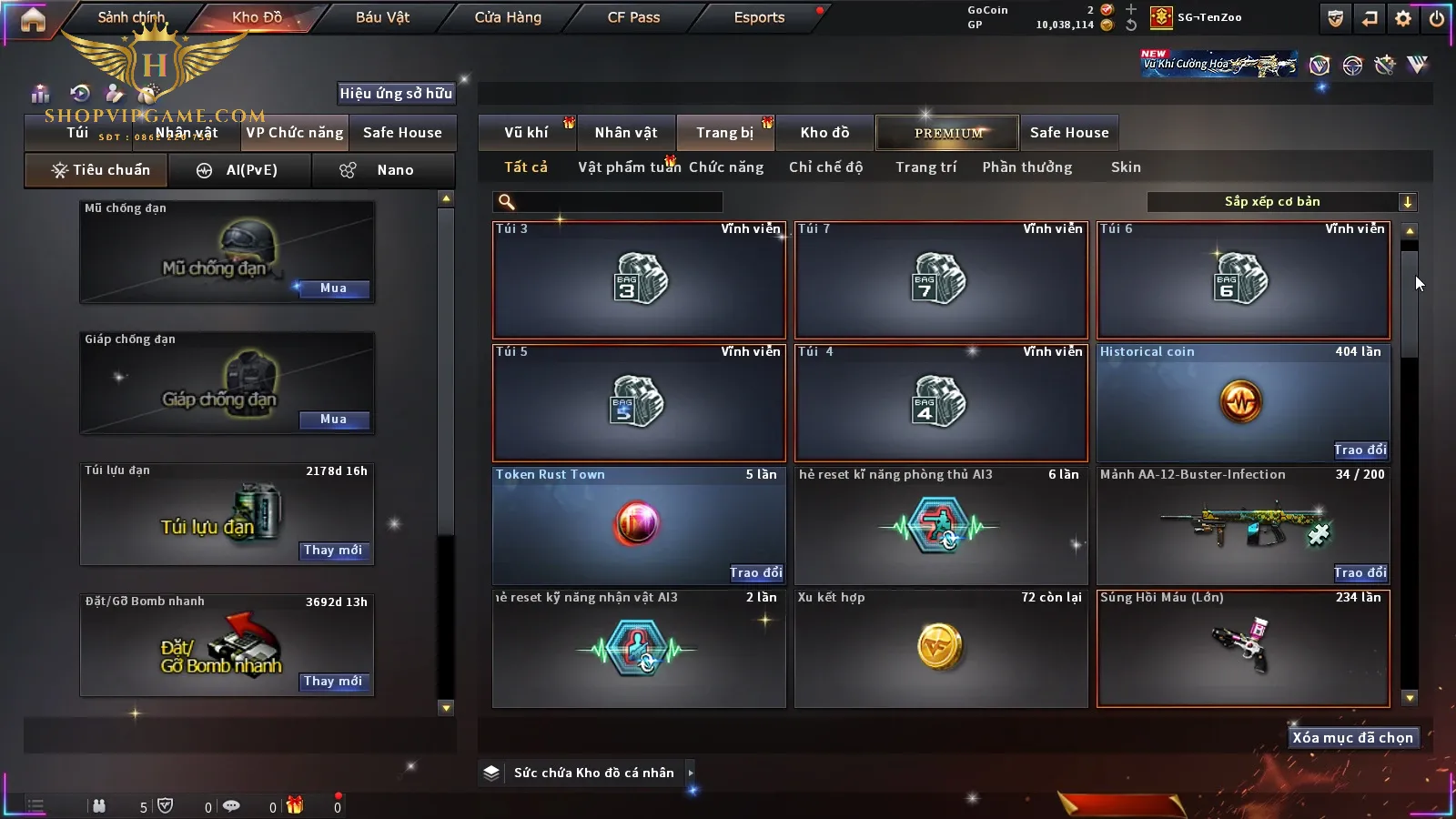Switch to the Vũ khí tab
This screenshot has height=819, width=1456.
click(526, 133)
